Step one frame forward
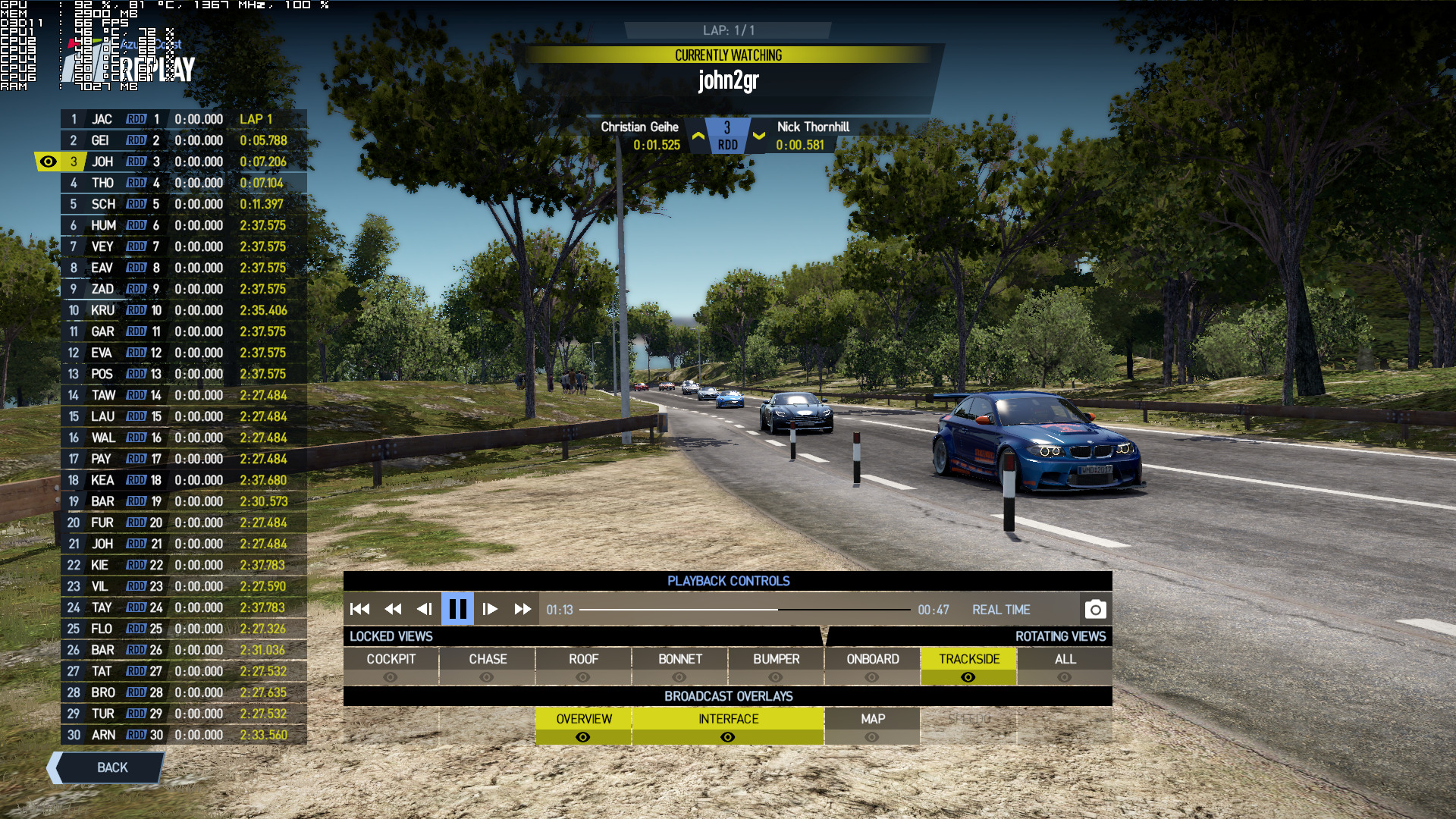 point(490,609)
